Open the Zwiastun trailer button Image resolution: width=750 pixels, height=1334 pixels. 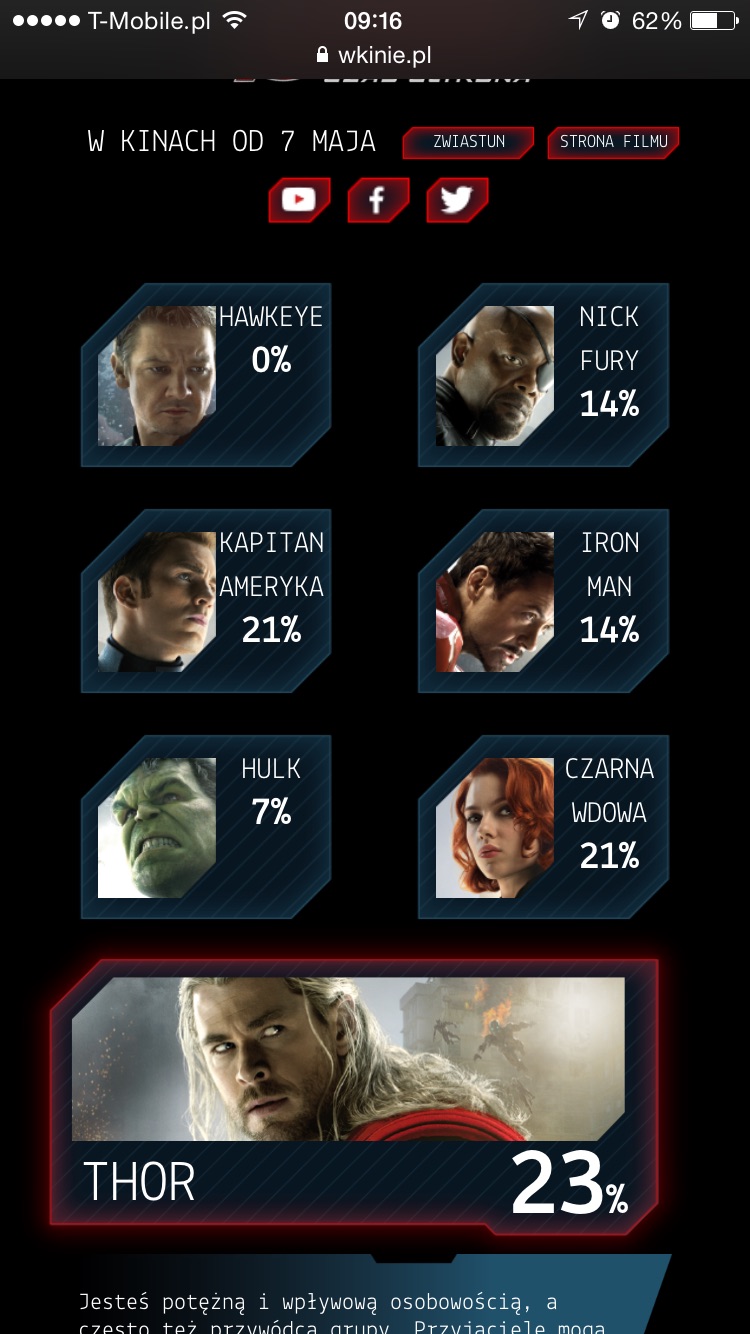(x=468, y=142)
